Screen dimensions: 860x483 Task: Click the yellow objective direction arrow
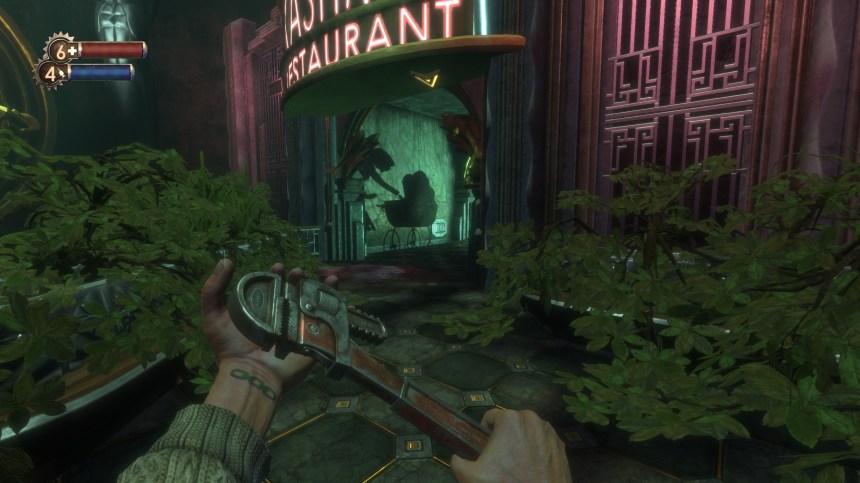click(430, 76)
